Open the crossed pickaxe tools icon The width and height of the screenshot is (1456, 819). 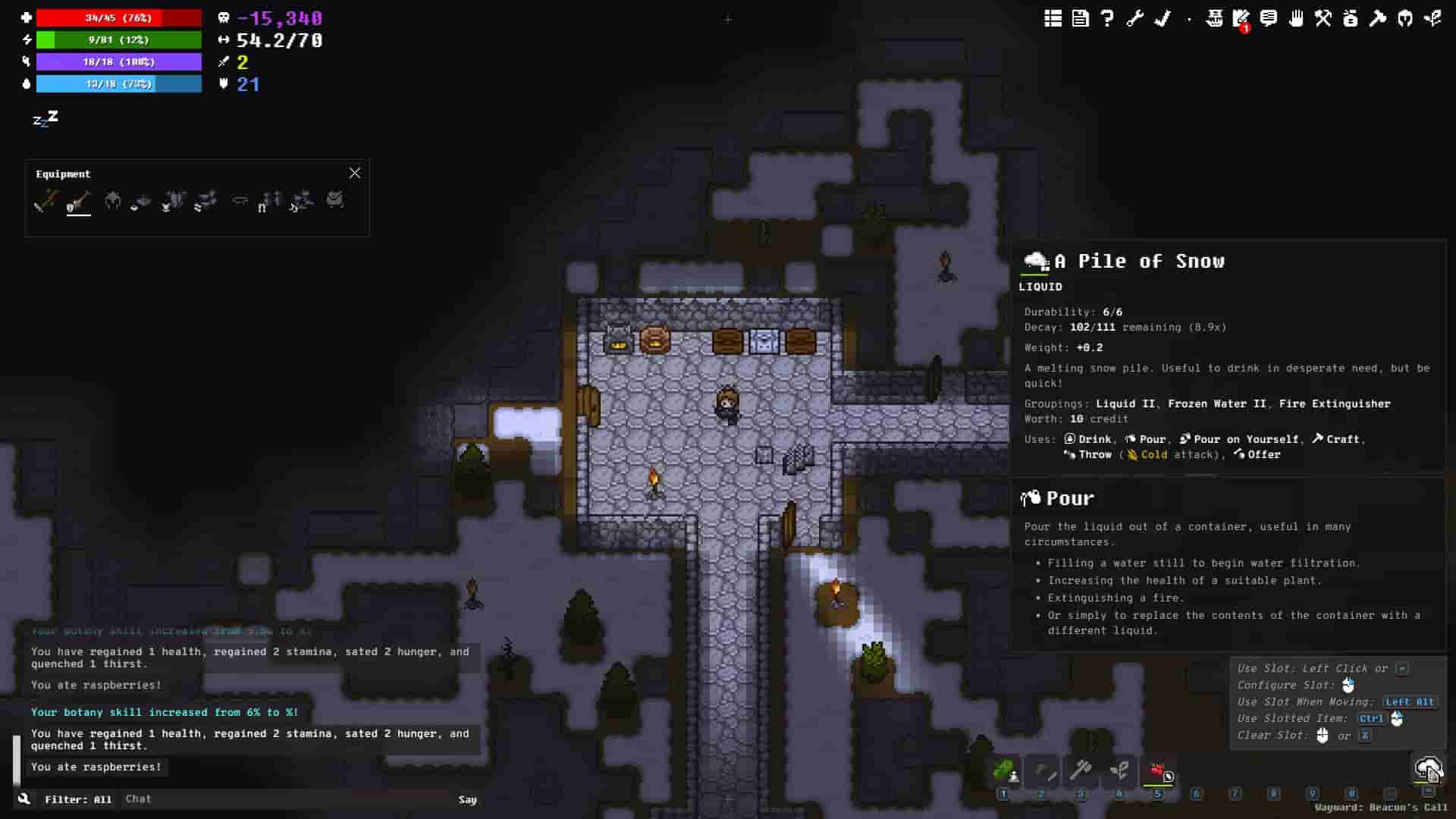(1323, 18)
